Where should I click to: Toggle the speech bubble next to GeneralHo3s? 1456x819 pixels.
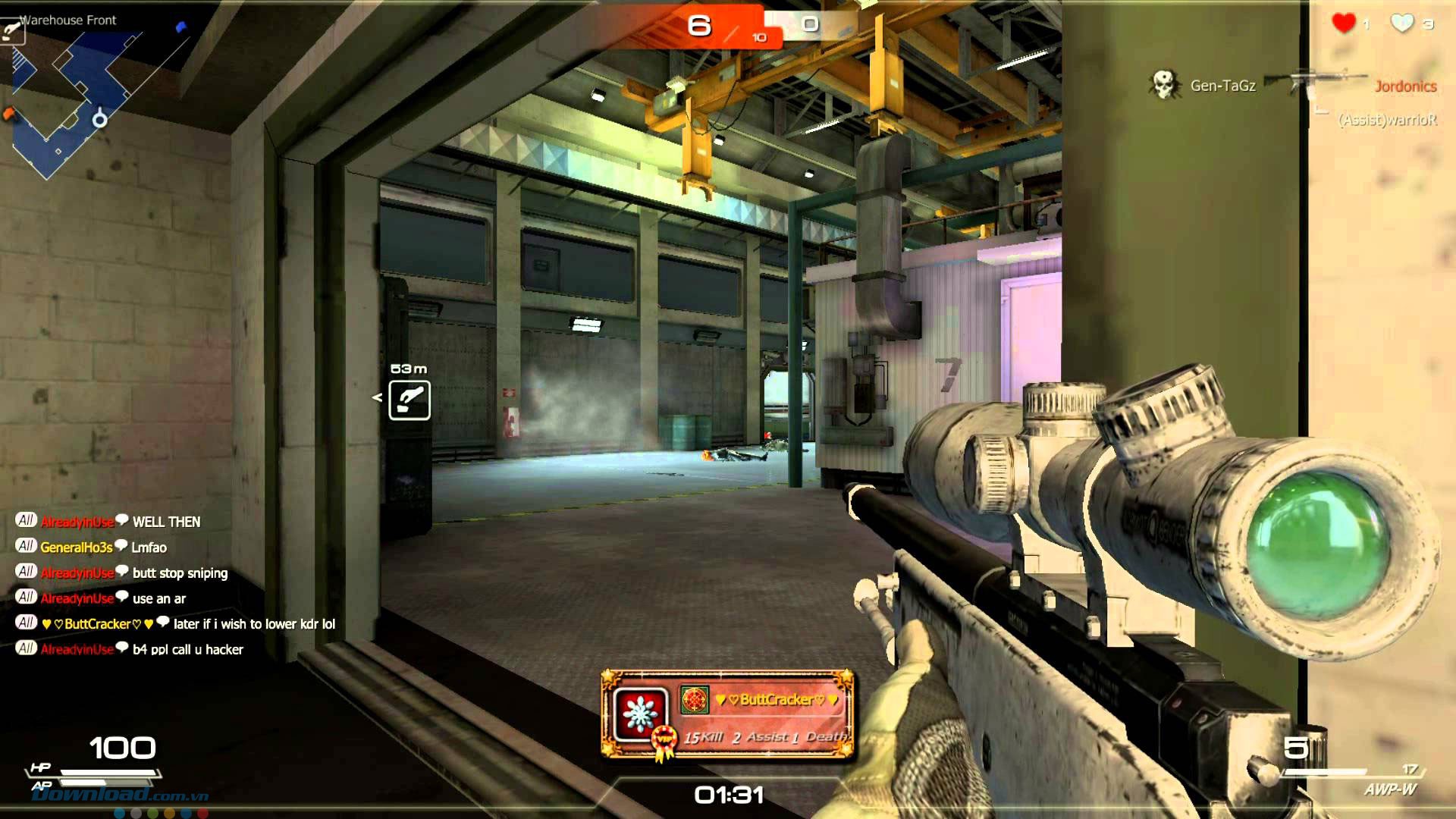coord(120,547)
